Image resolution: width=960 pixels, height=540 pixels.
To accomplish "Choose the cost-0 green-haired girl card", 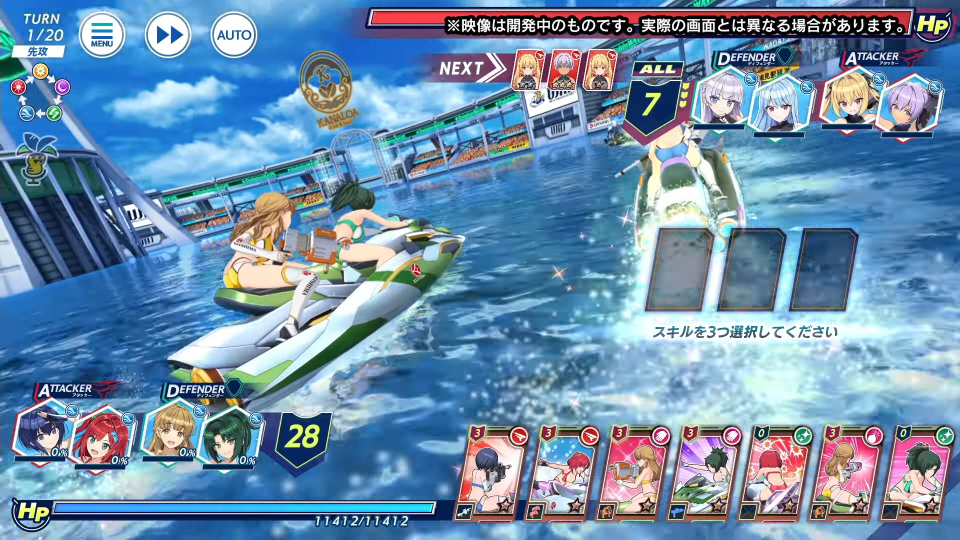I will (917, 474).
